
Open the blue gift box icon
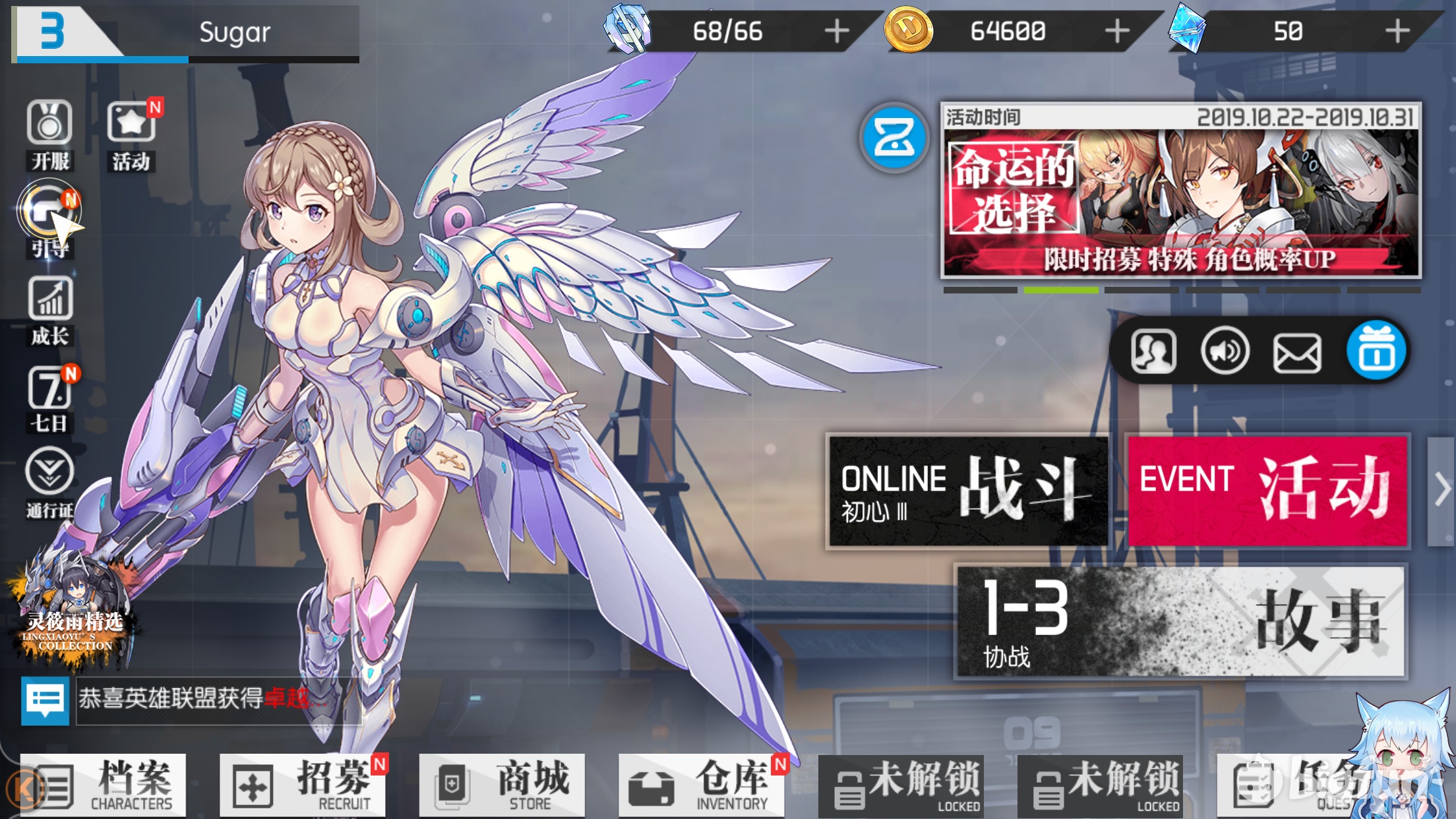point(1376,351)
